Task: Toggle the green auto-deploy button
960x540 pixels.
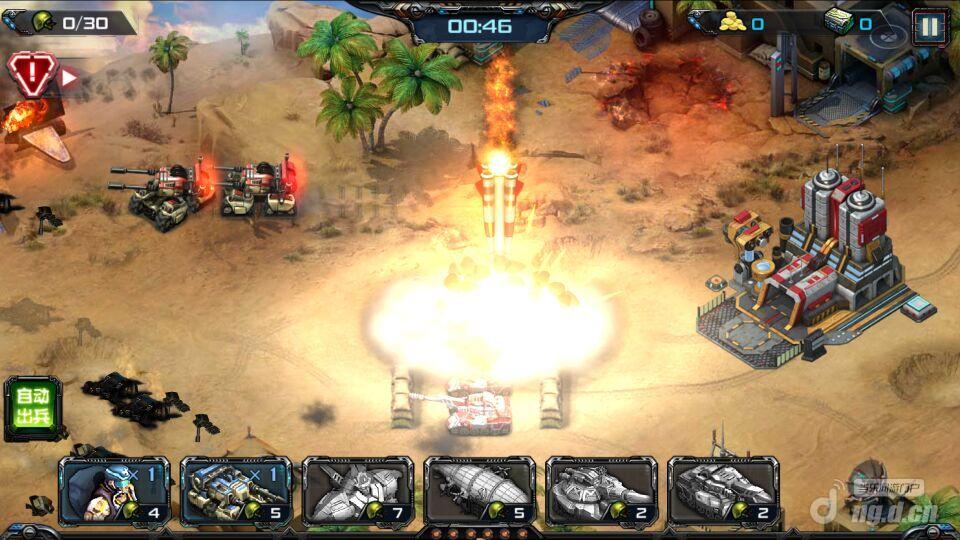Action: [32, 407]
